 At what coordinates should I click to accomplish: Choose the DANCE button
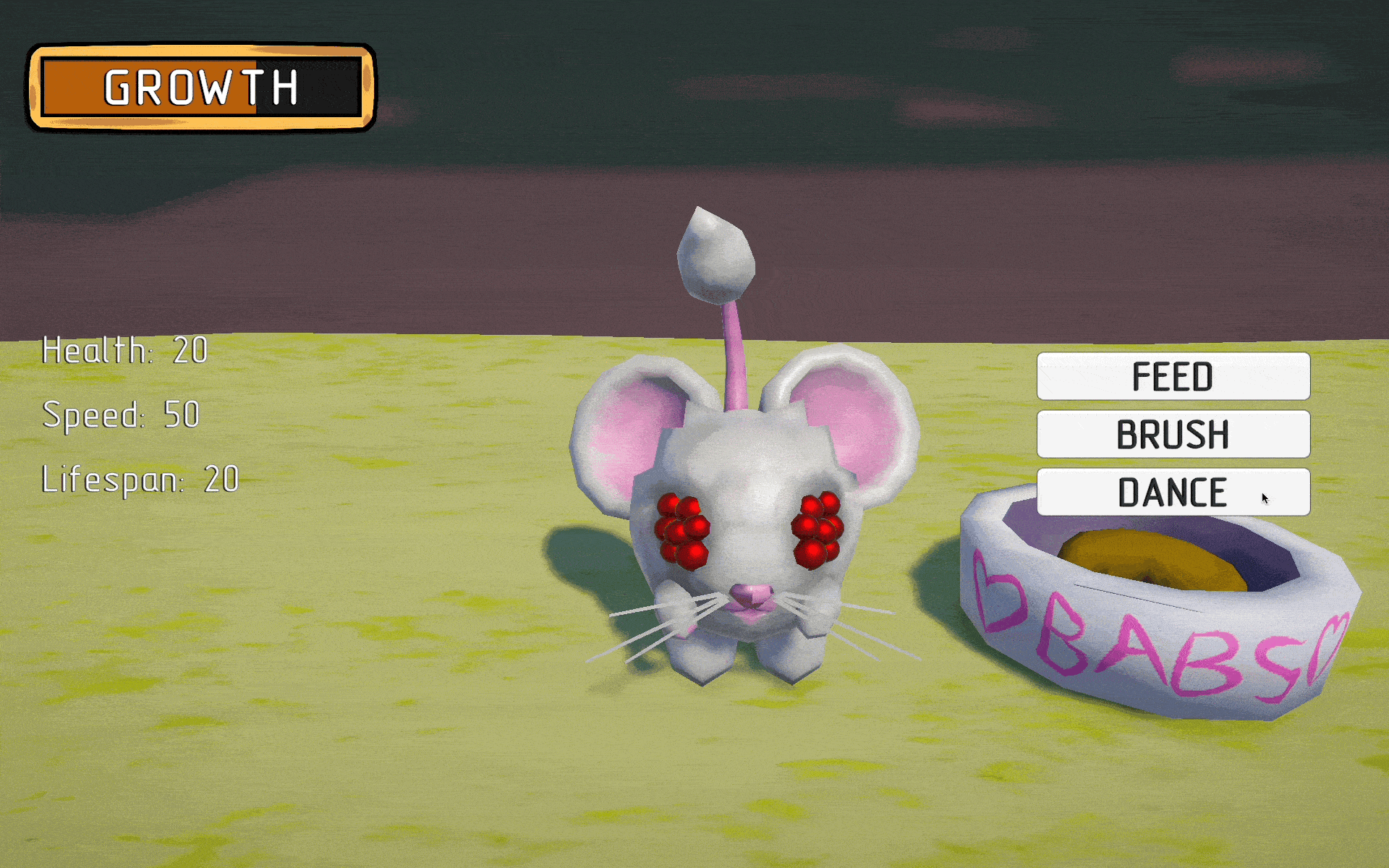1173,492
